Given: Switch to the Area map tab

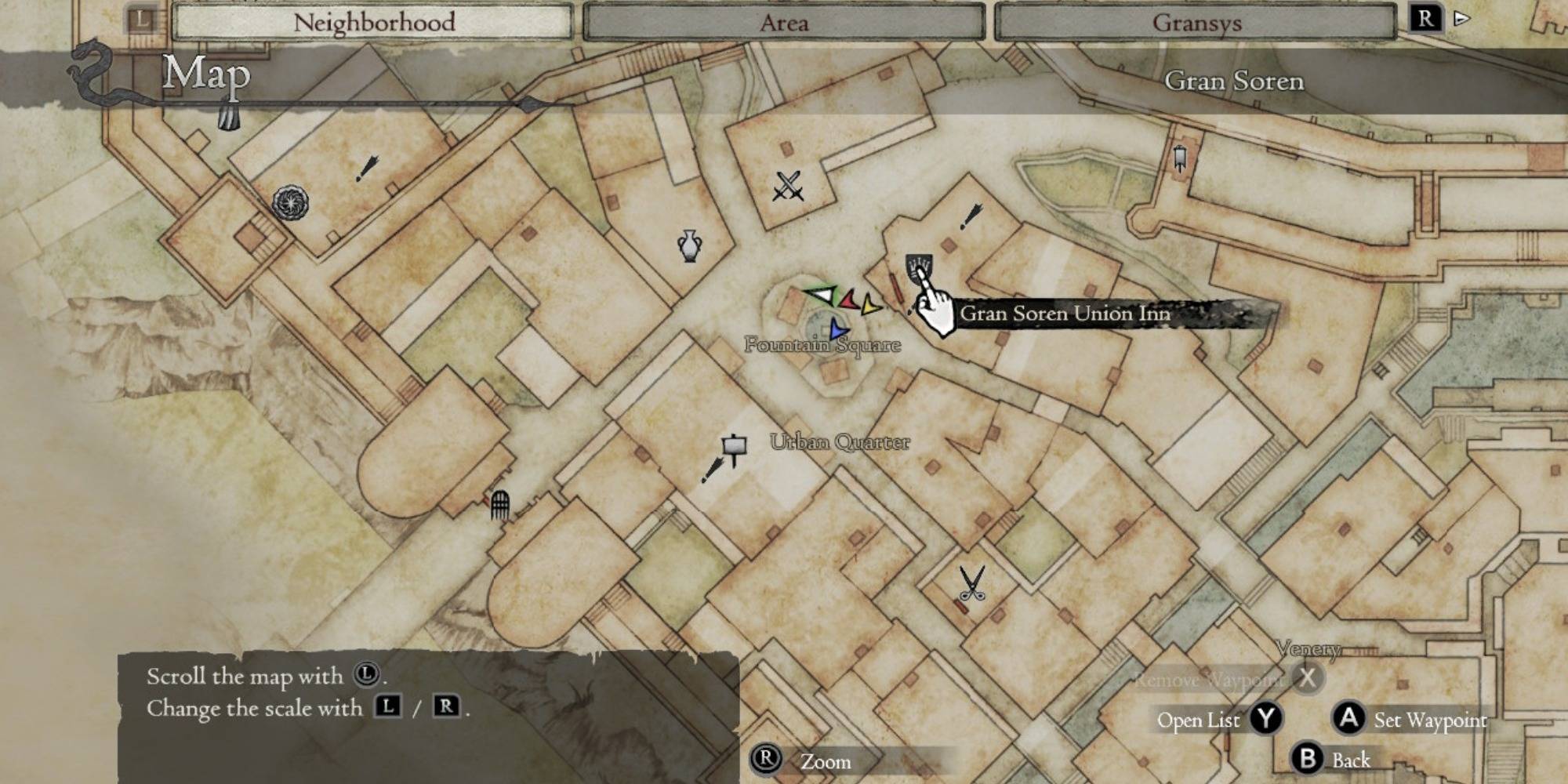Looking at the screenshot, I should point(783,22).
